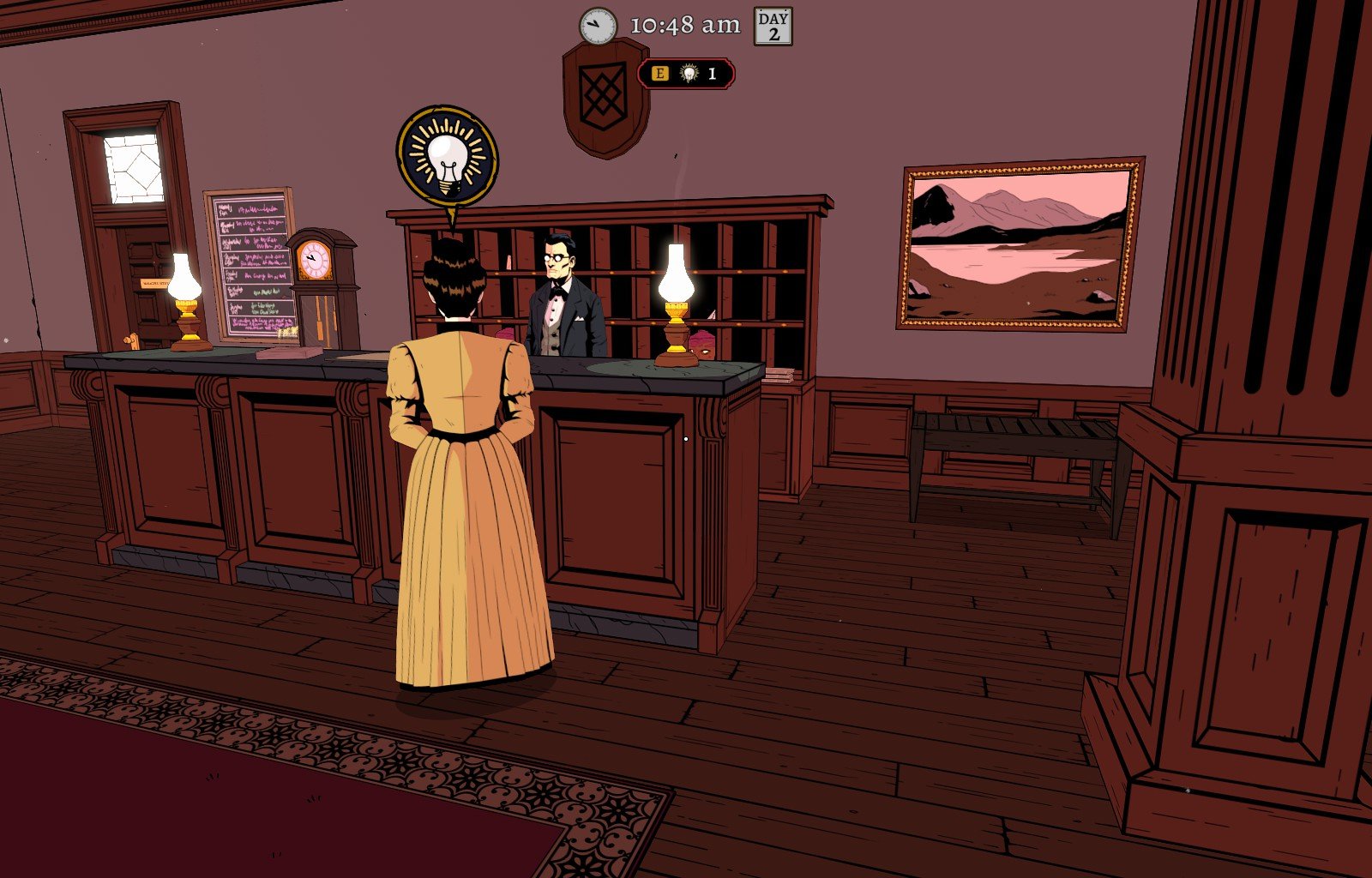Click the small lightbulb hint counter

pyautogui.click(x=689, y=74)
